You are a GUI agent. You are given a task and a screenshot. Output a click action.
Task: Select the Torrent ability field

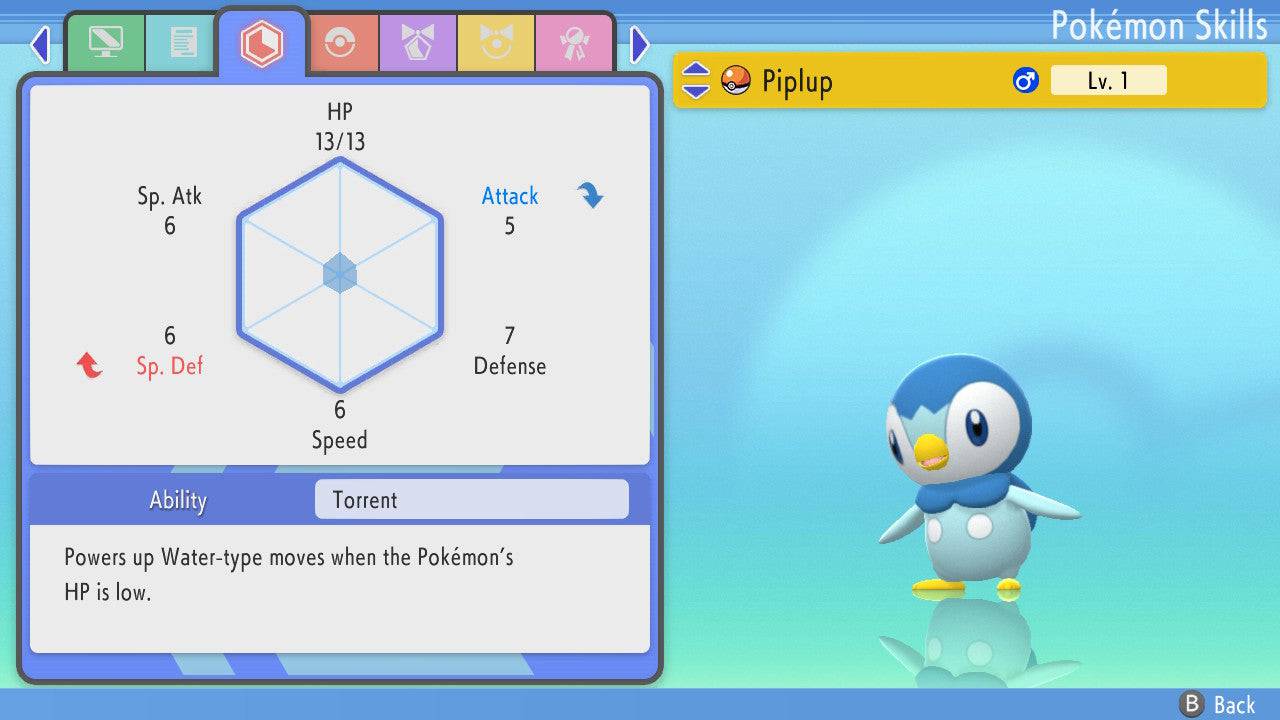[x=471, y=500]
